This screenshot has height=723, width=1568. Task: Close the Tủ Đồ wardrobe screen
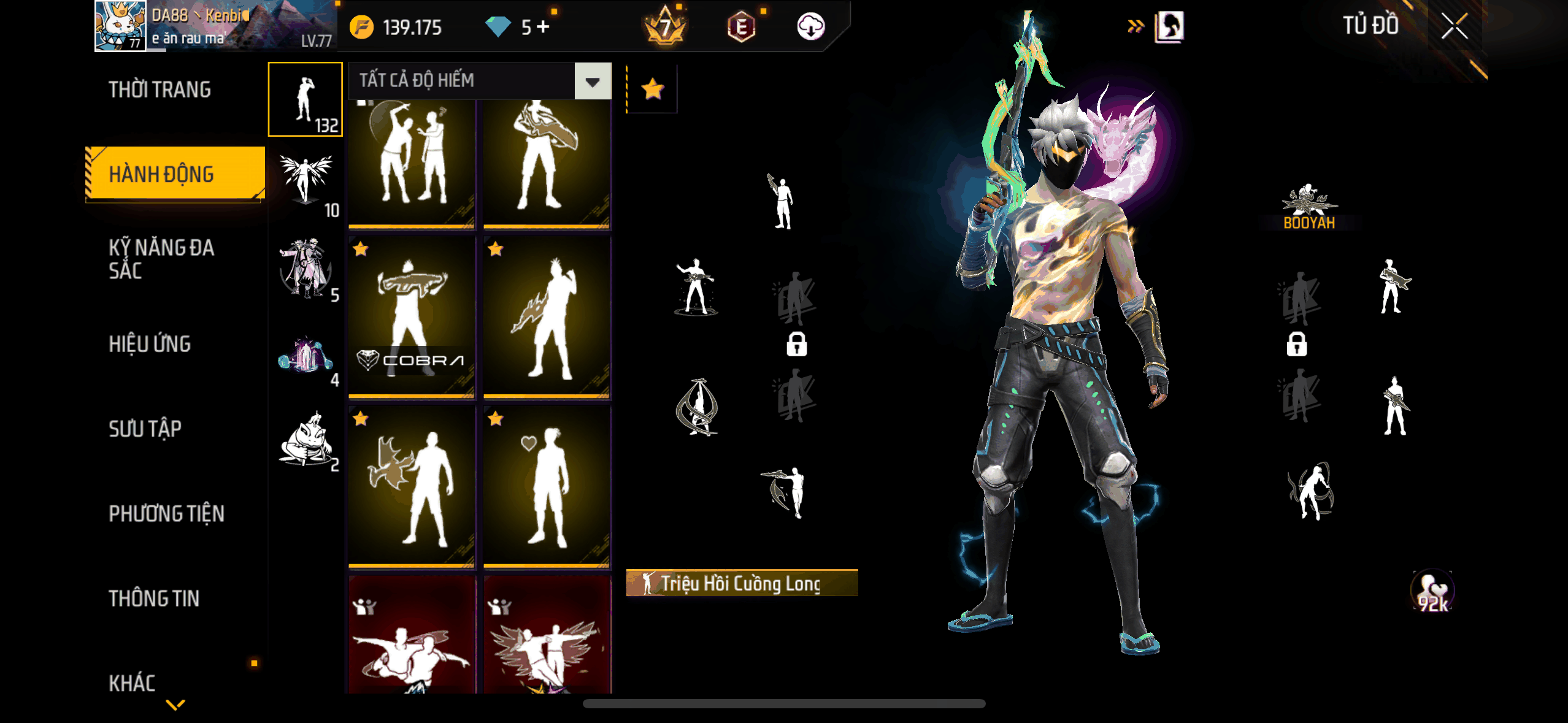tap(1454, 27)
